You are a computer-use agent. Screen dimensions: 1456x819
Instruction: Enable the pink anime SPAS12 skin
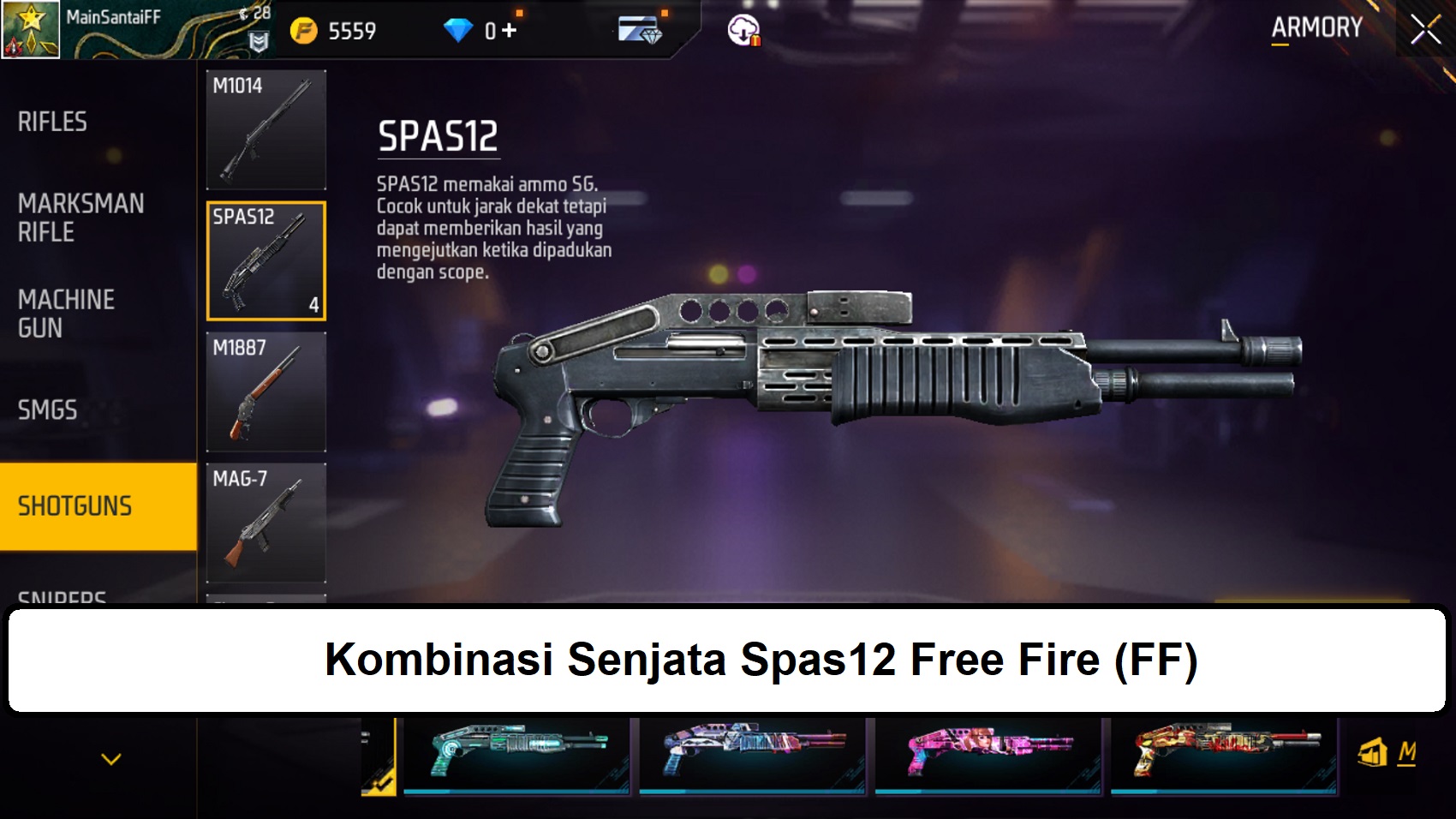click(988, 756)
